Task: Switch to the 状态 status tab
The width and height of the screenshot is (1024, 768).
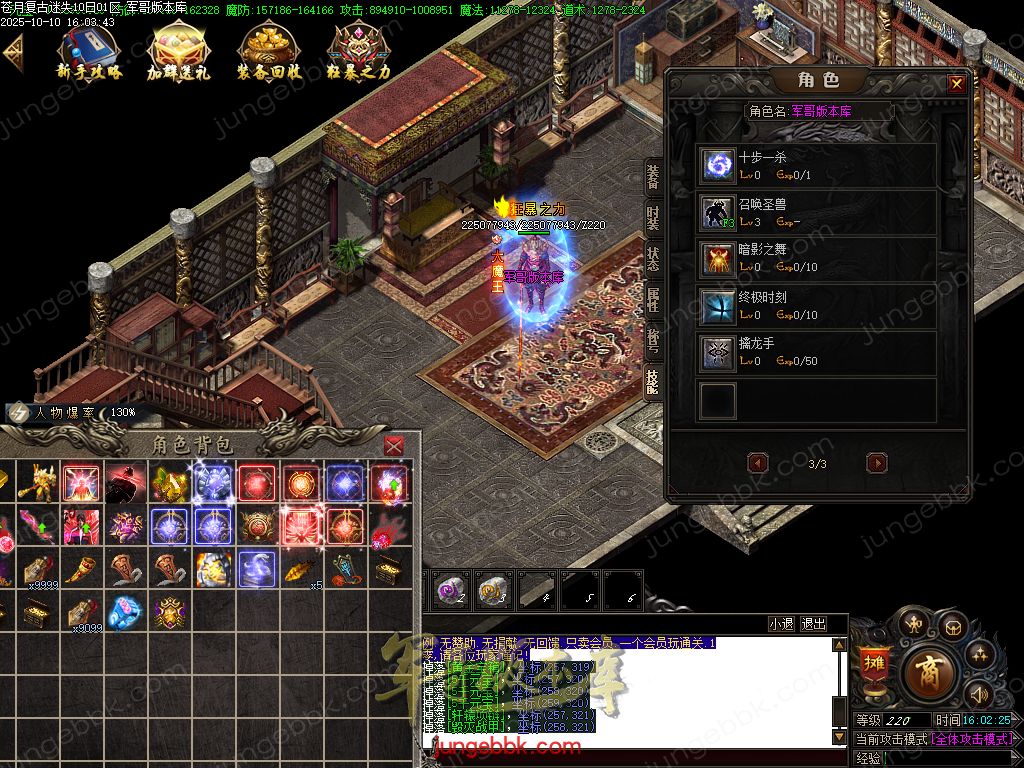Action: coord(653,259)
